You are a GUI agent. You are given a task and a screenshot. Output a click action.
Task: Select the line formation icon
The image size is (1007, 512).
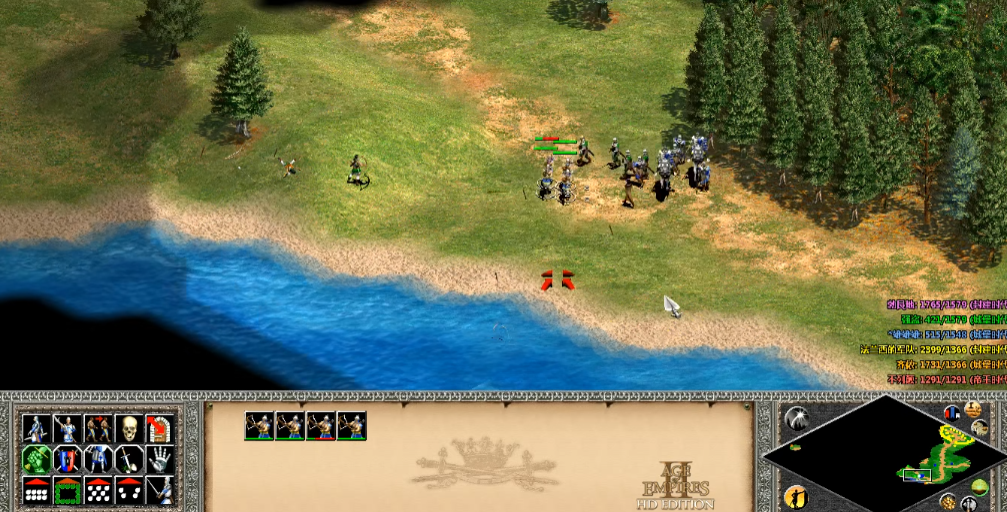36,490
